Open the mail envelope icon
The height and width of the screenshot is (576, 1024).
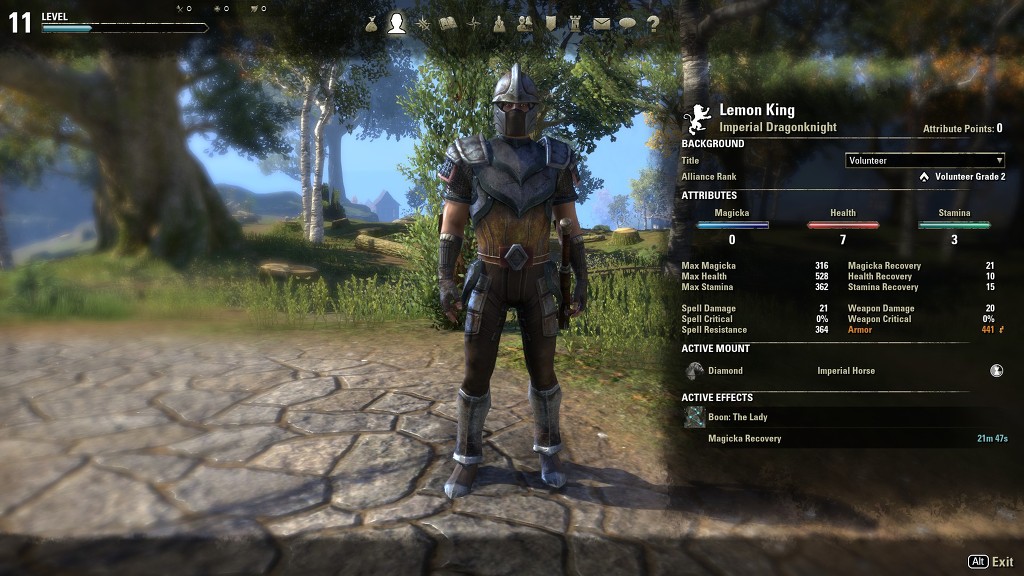pos(601,23)
